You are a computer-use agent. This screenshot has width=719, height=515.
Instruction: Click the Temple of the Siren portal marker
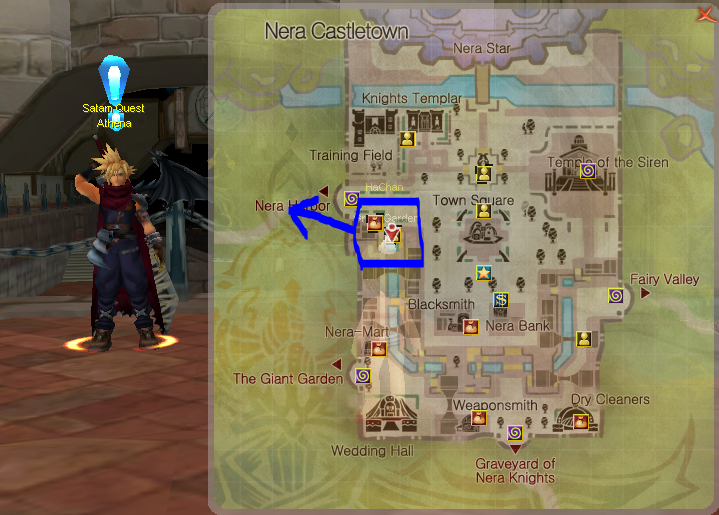pyautogui.click(x=587, y=171)
